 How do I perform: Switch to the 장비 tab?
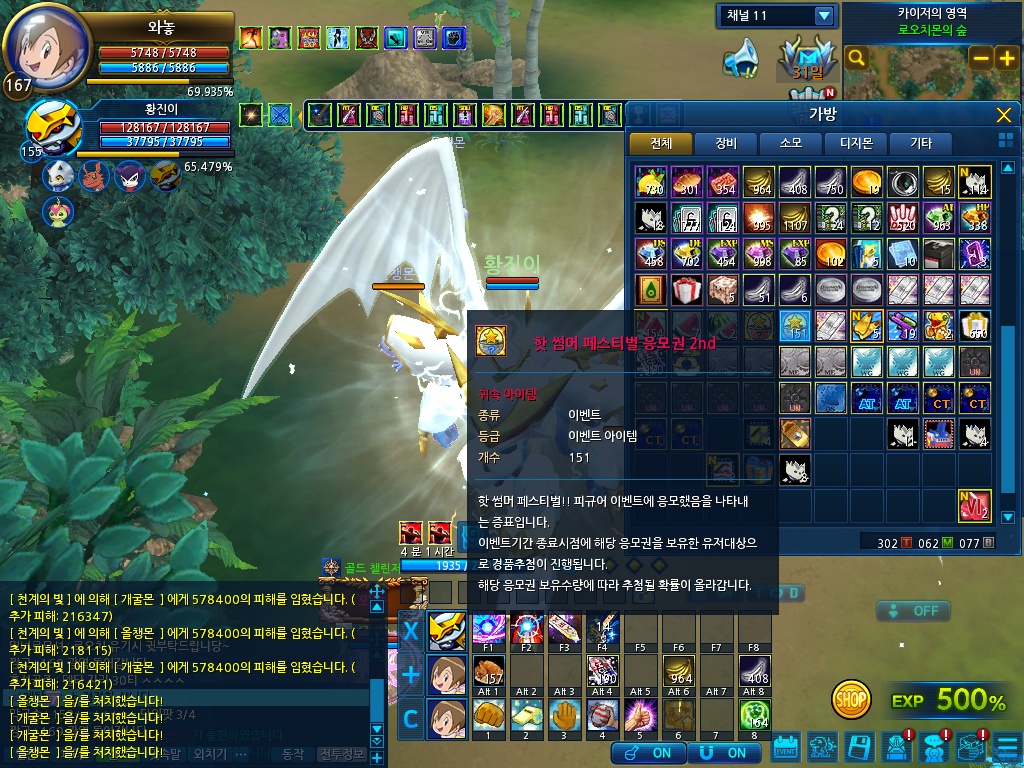[724, 144]
